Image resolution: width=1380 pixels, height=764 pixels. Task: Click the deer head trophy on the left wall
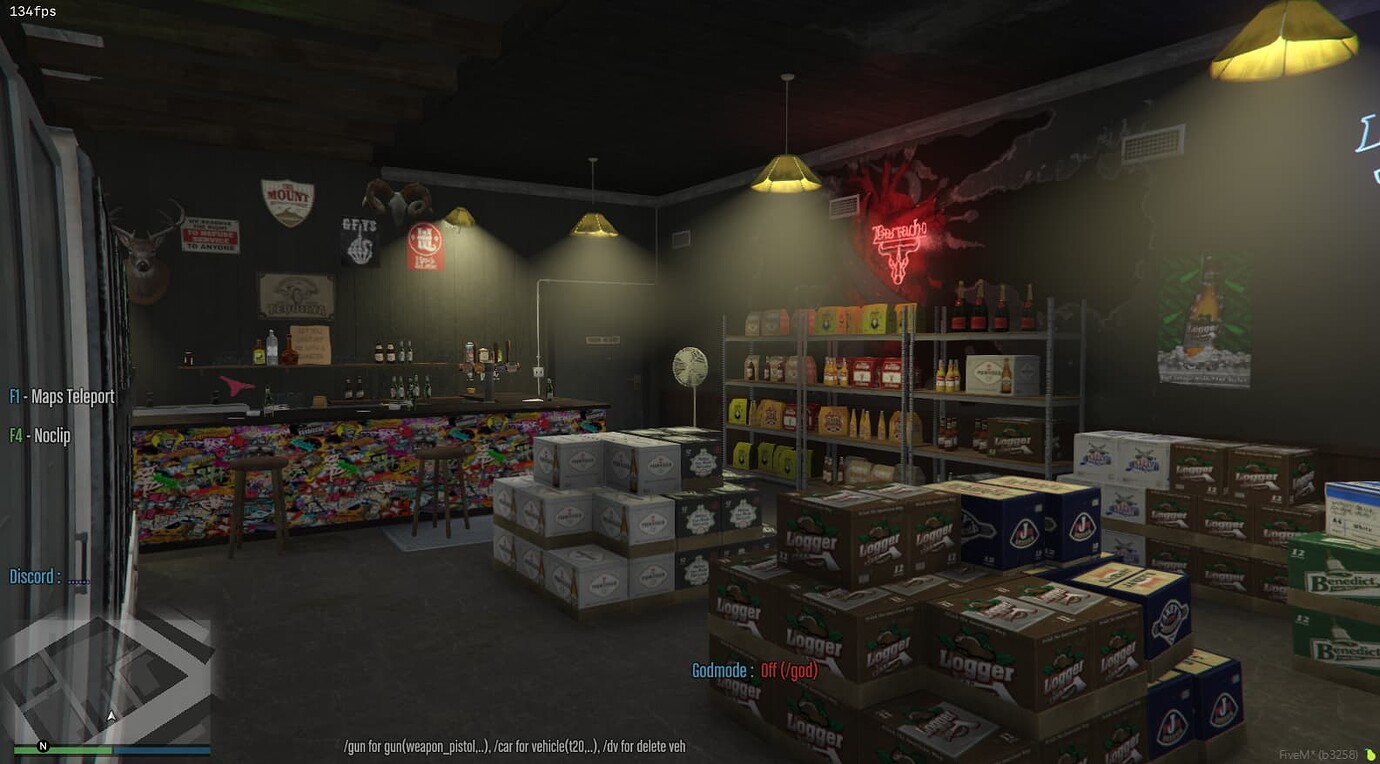(x=140, y=250)
